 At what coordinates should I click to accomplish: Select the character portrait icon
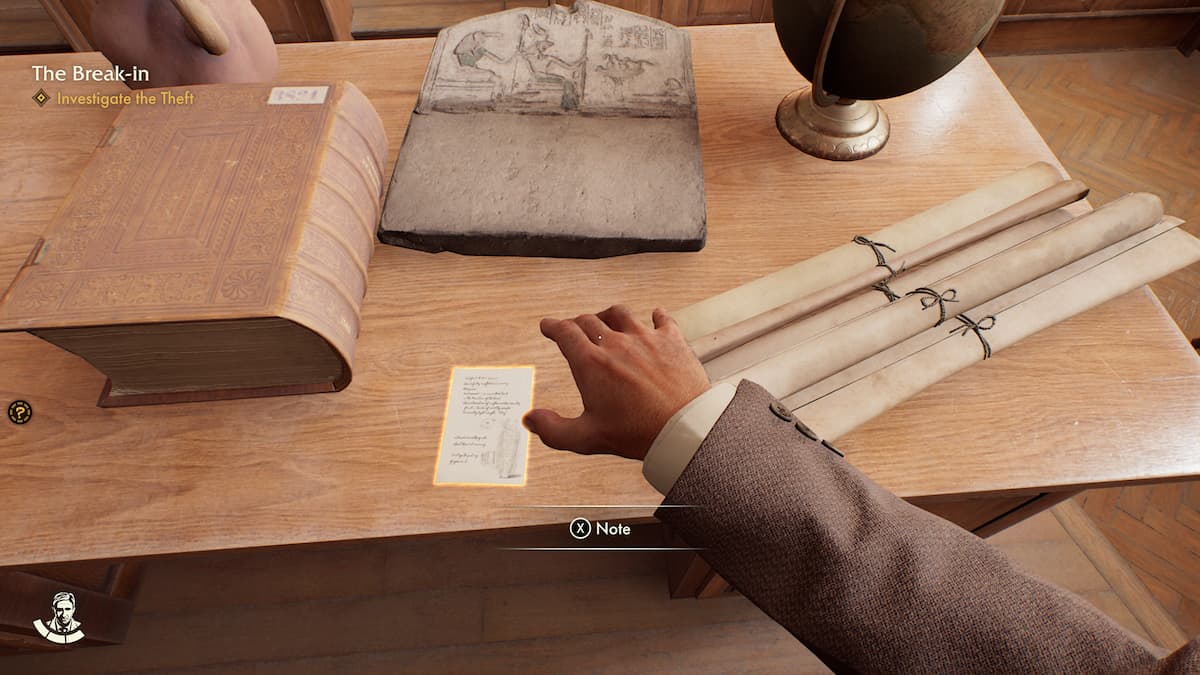(x=58, y=616)
